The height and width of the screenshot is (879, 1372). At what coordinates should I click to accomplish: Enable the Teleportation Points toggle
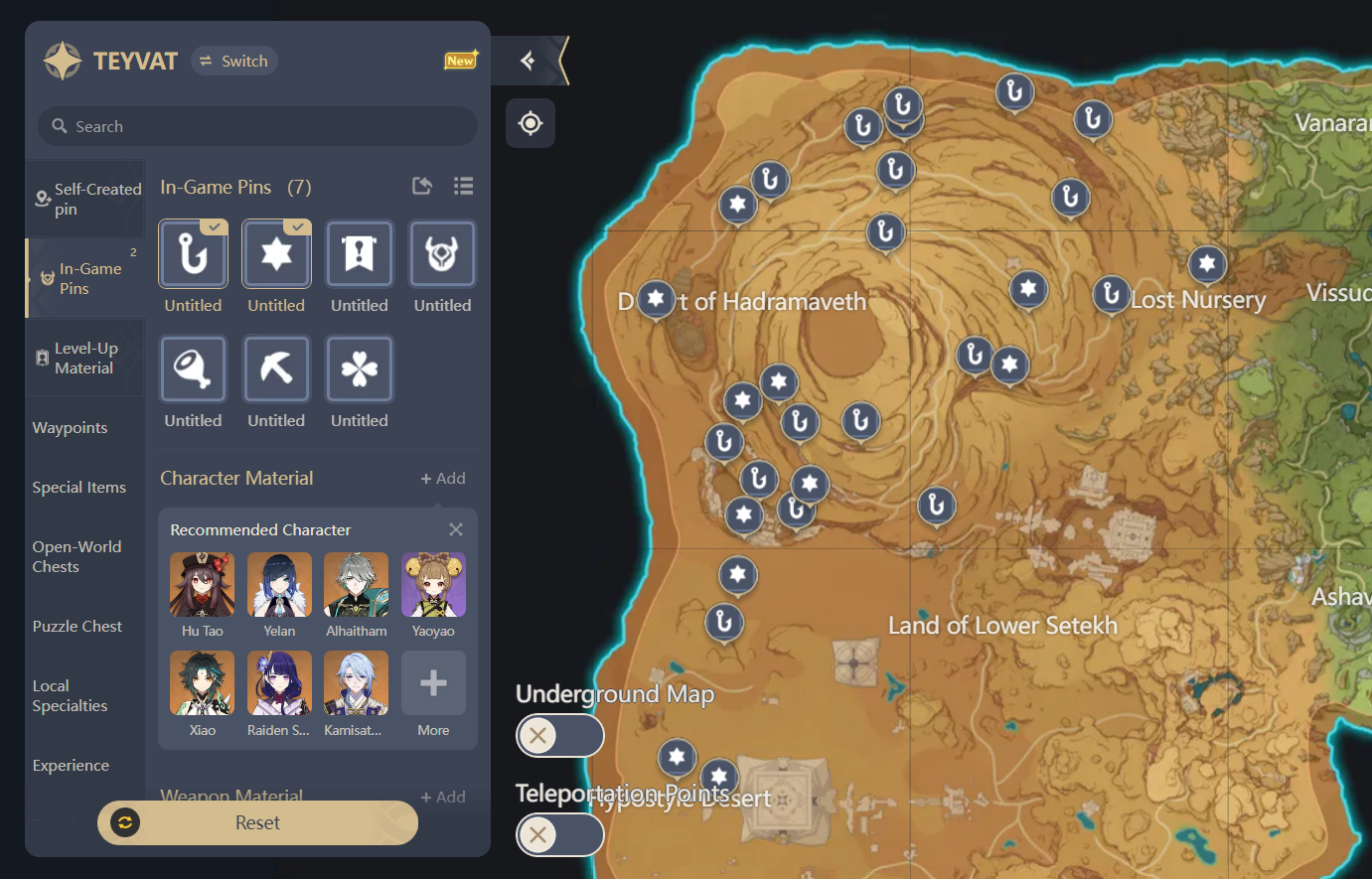560,835
